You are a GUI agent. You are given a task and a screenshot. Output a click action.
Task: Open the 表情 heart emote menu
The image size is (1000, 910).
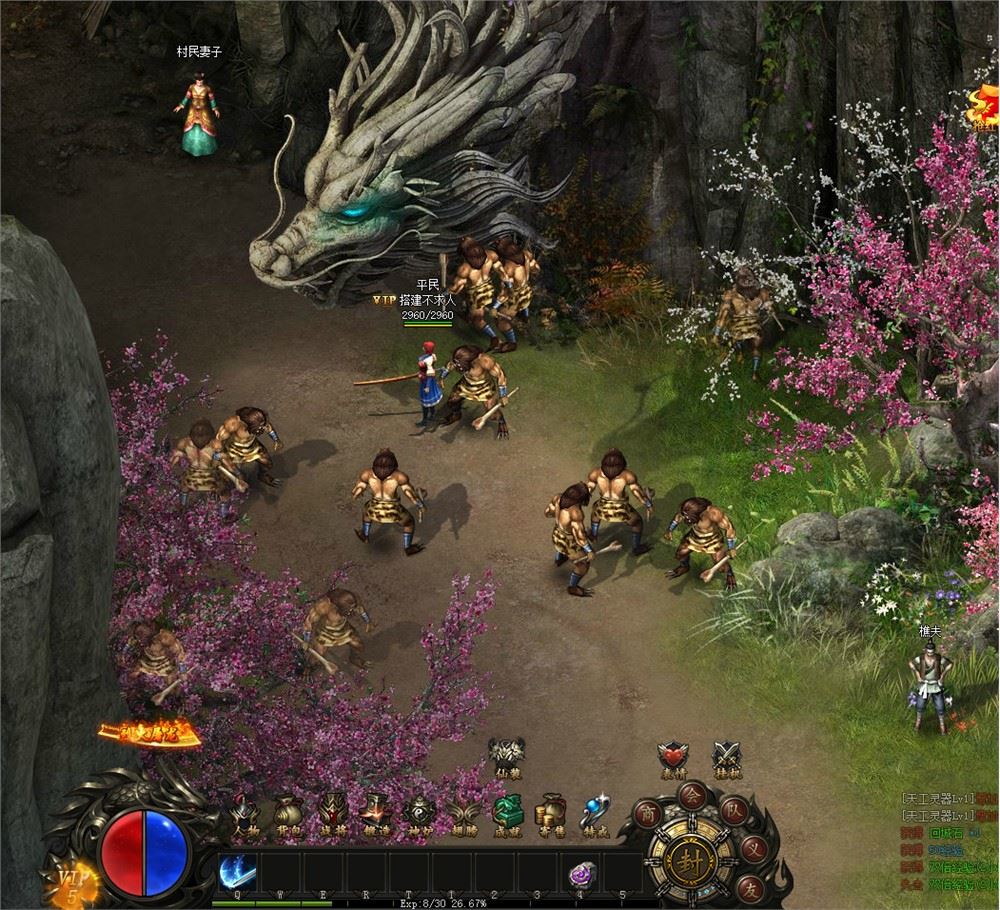673,758
